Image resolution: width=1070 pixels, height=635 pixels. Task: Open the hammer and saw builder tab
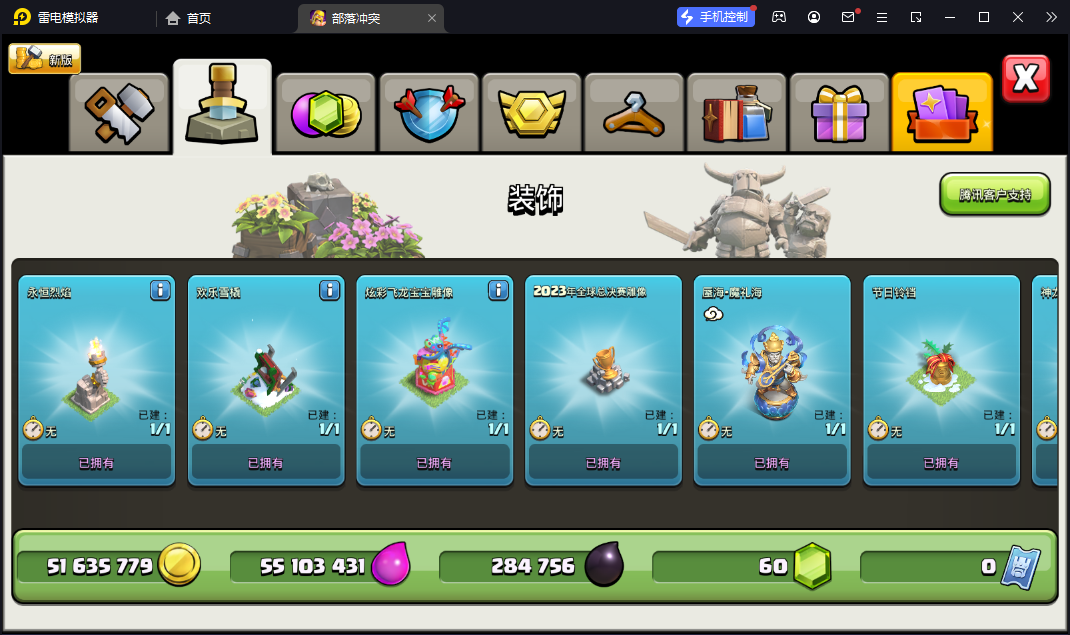(119, 113)
